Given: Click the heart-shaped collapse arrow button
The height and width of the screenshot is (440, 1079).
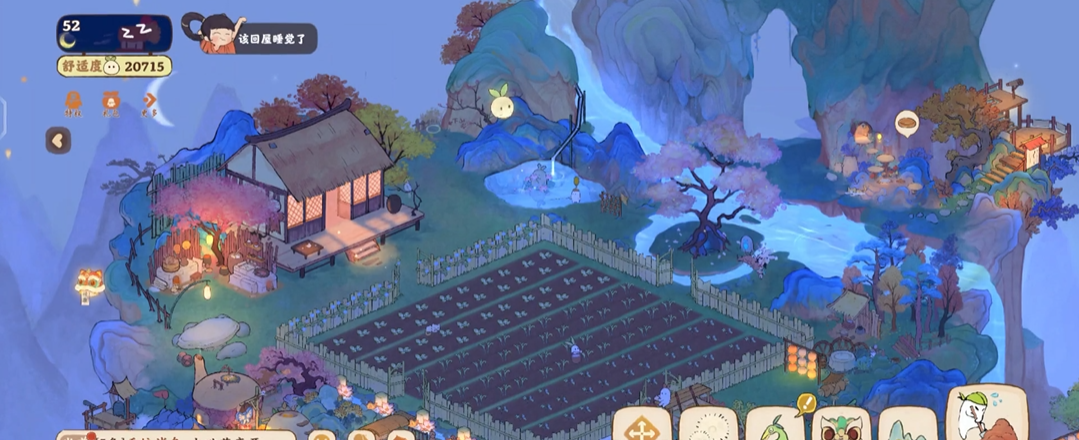Looking at the screenshot, I should point(58,141).
